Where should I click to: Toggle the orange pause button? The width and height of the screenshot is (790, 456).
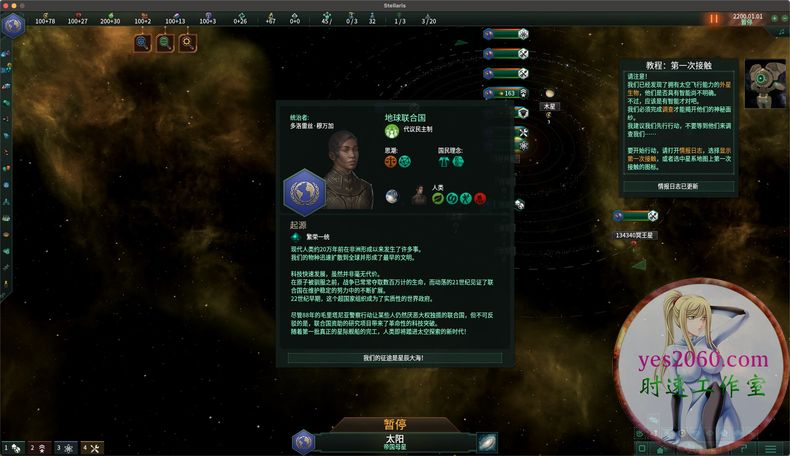pyautogui.click(x=713, y=18)
